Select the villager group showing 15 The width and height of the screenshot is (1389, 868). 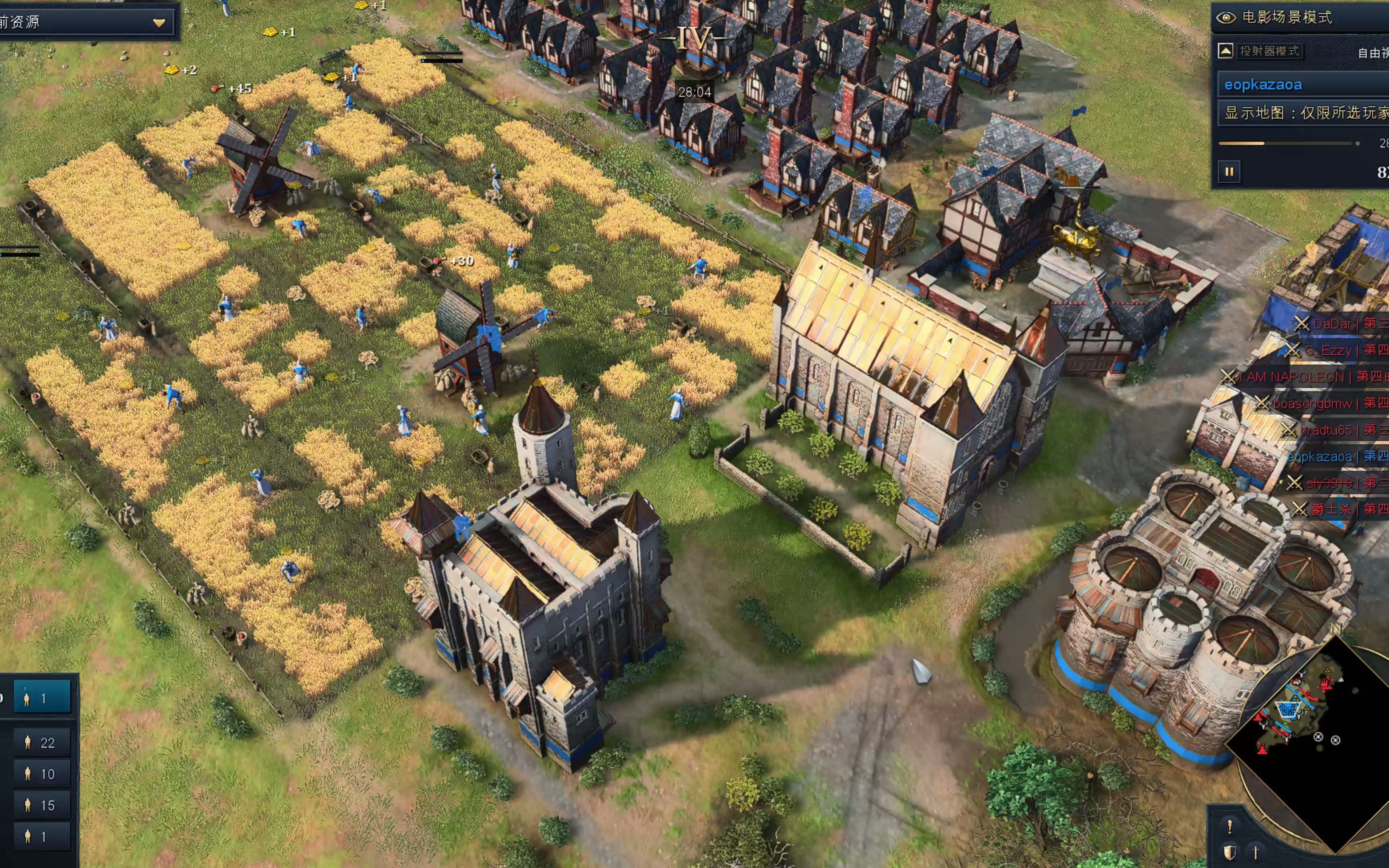pos(41,805)
